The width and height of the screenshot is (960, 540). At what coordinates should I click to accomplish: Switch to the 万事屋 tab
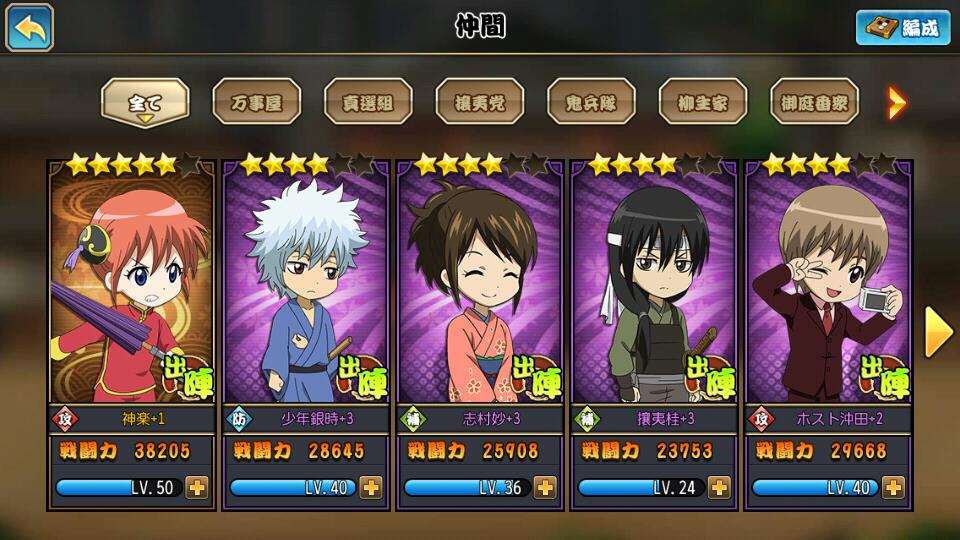pos(256,103)
